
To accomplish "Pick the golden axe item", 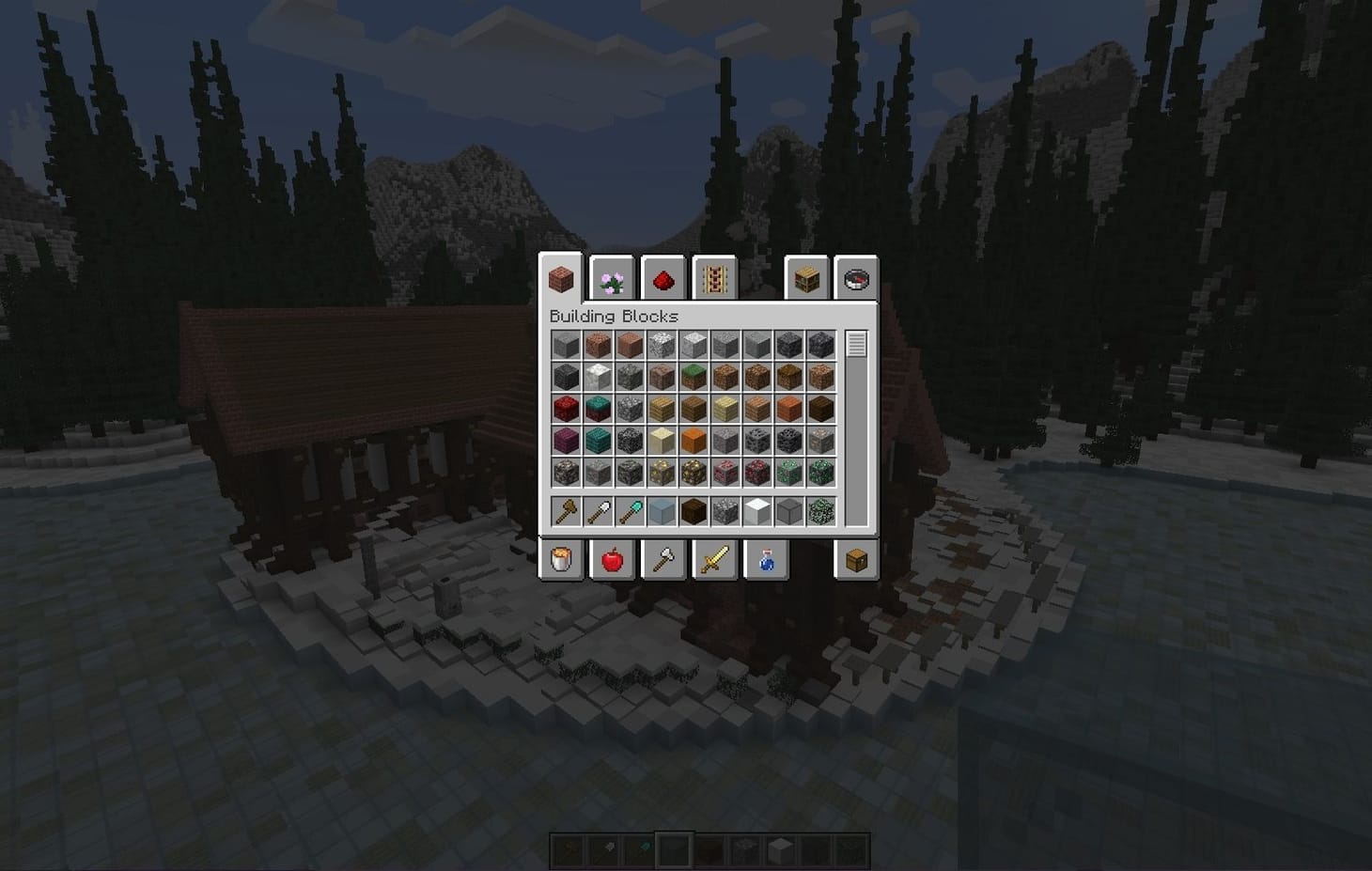I will pos(566,510).
